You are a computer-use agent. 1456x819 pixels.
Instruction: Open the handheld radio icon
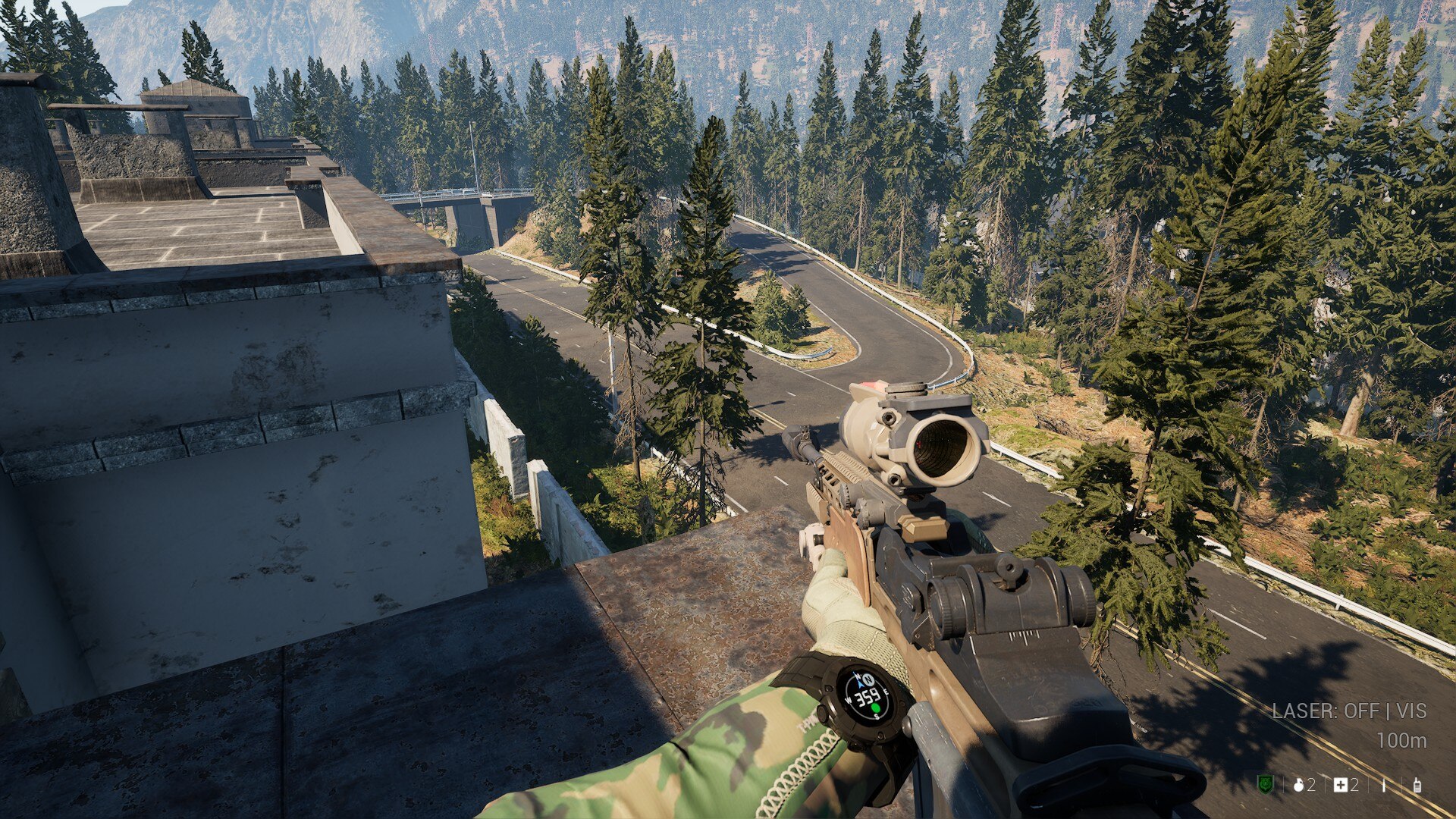(x=1417, y=786)
